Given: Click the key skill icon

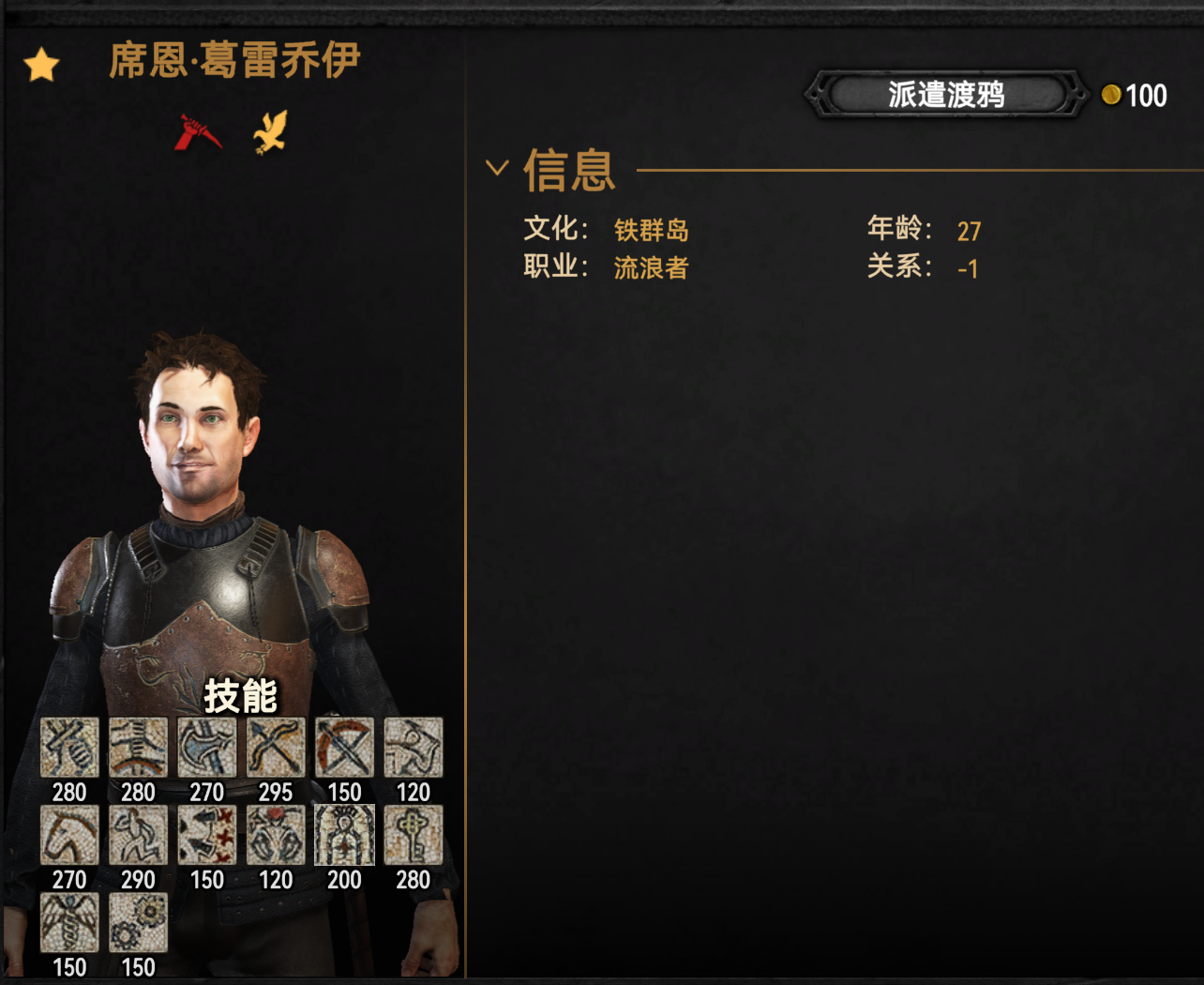Looking at the screenshot, I should tap(413, 835).
